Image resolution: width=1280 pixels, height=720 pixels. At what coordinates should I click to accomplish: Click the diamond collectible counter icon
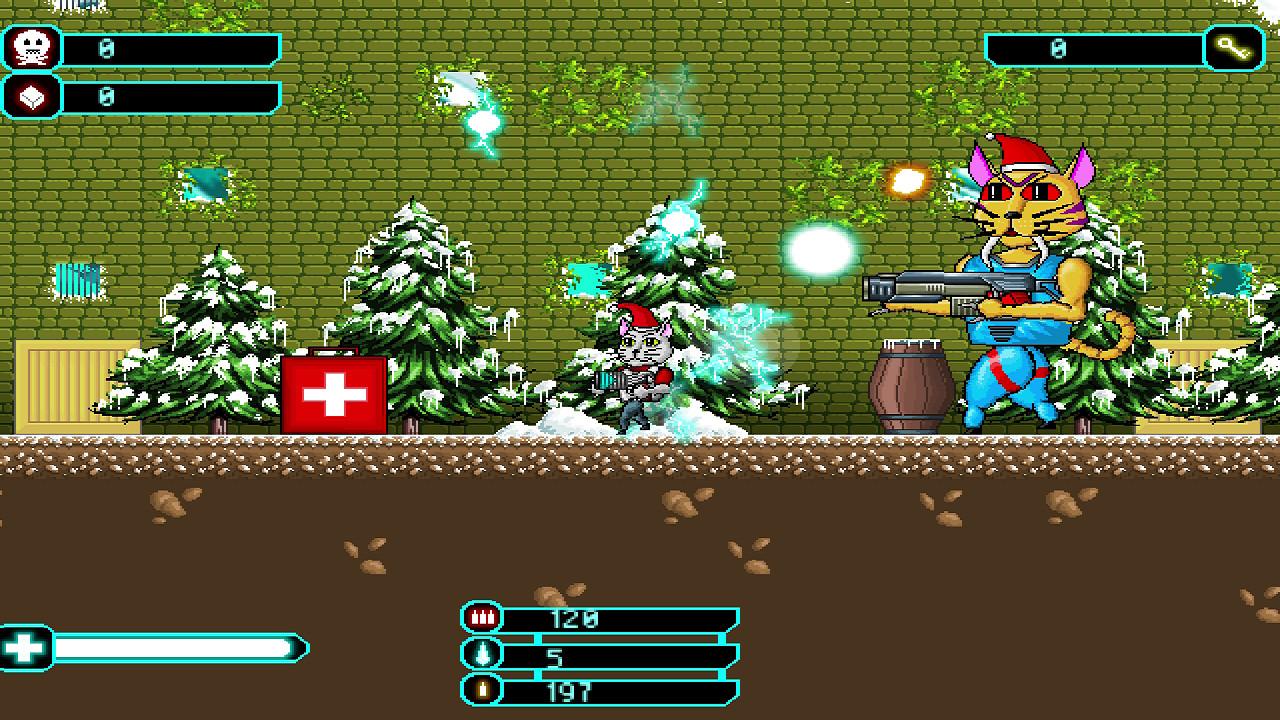(30, 95)
